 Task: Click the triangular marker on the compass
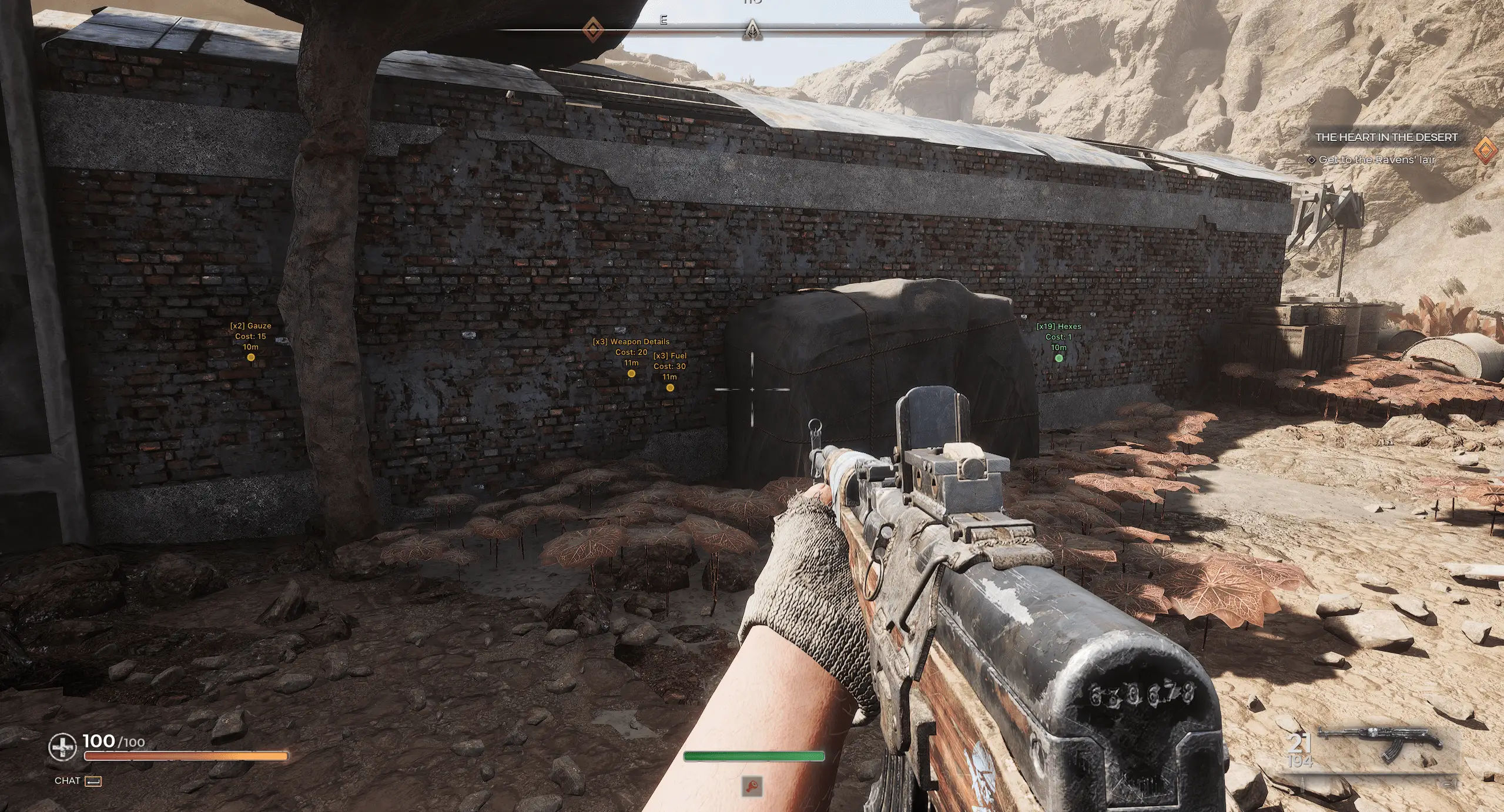[752, 29]
